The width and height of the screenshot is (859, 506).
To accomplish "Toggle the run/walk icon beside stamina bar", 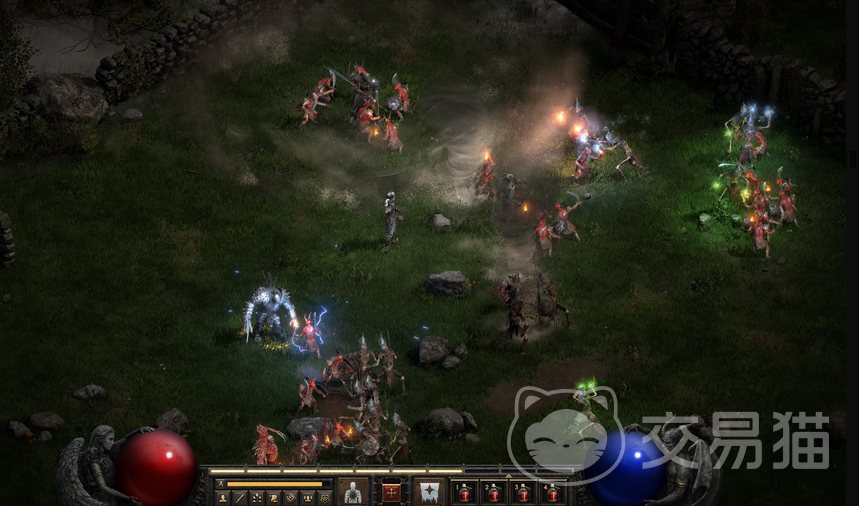I will click(x=220, y=484).
